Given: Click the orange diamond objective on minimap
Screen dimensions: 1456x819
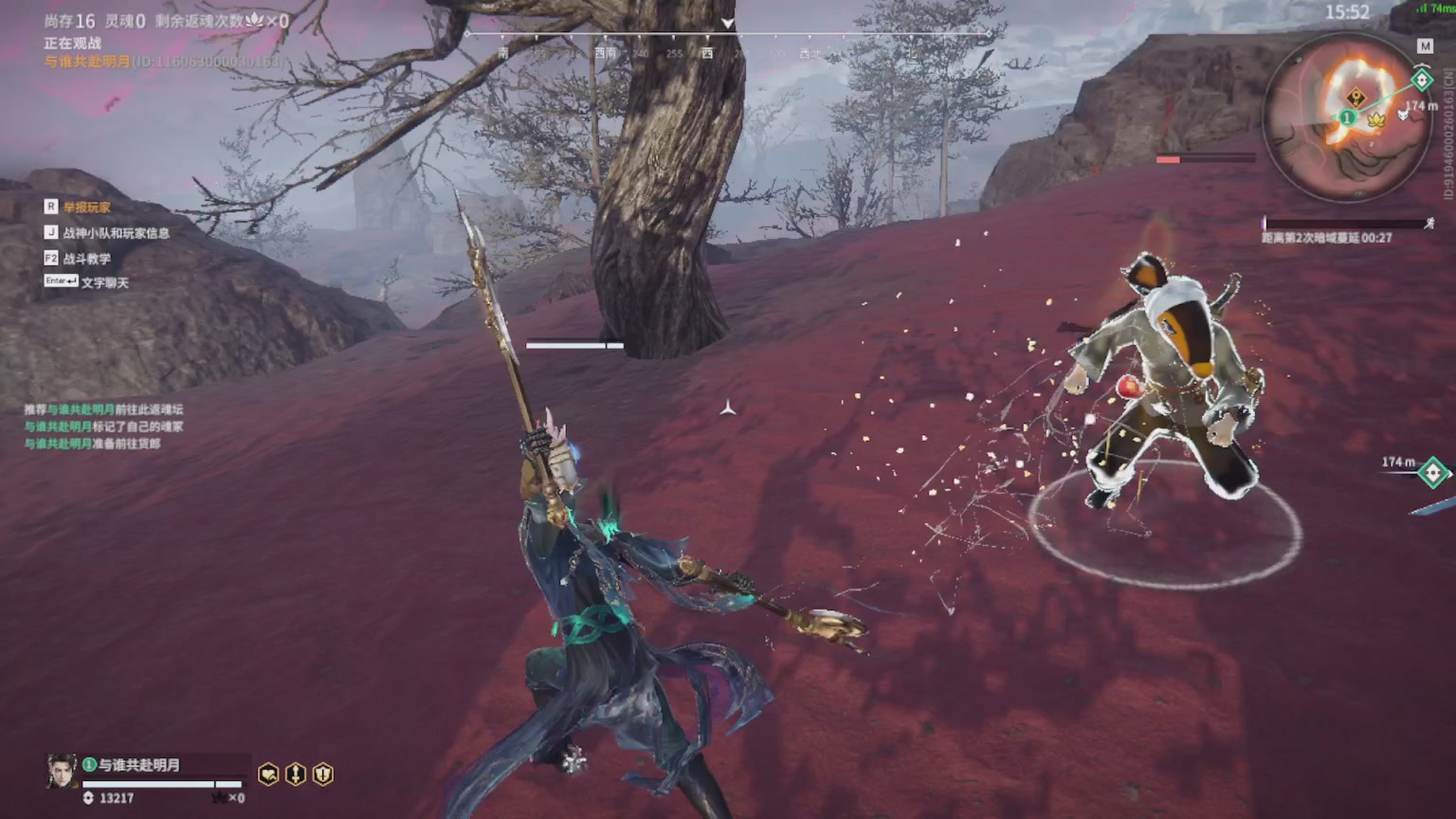Looking at the screenshot, I should click(1356, 98).
